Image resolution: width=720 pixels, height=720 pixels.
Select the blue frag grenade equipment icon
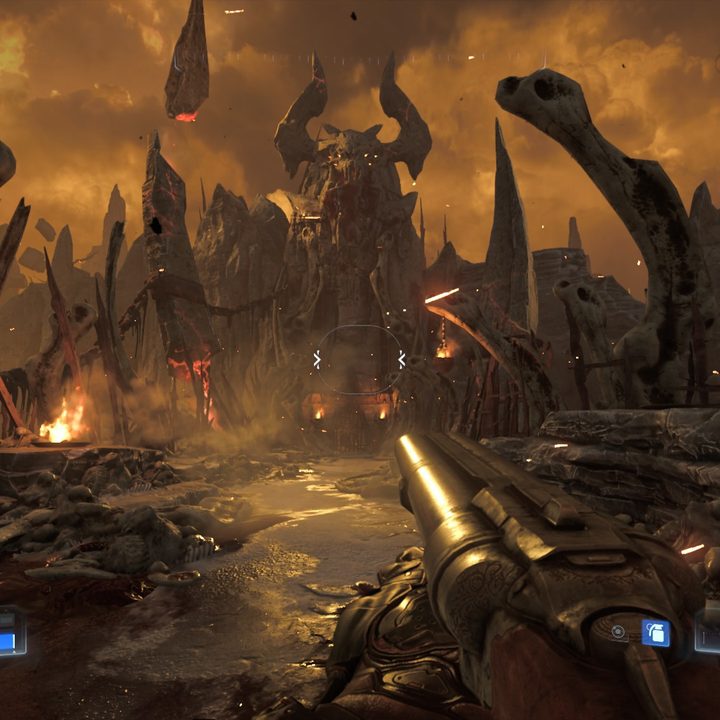(656, 632)
